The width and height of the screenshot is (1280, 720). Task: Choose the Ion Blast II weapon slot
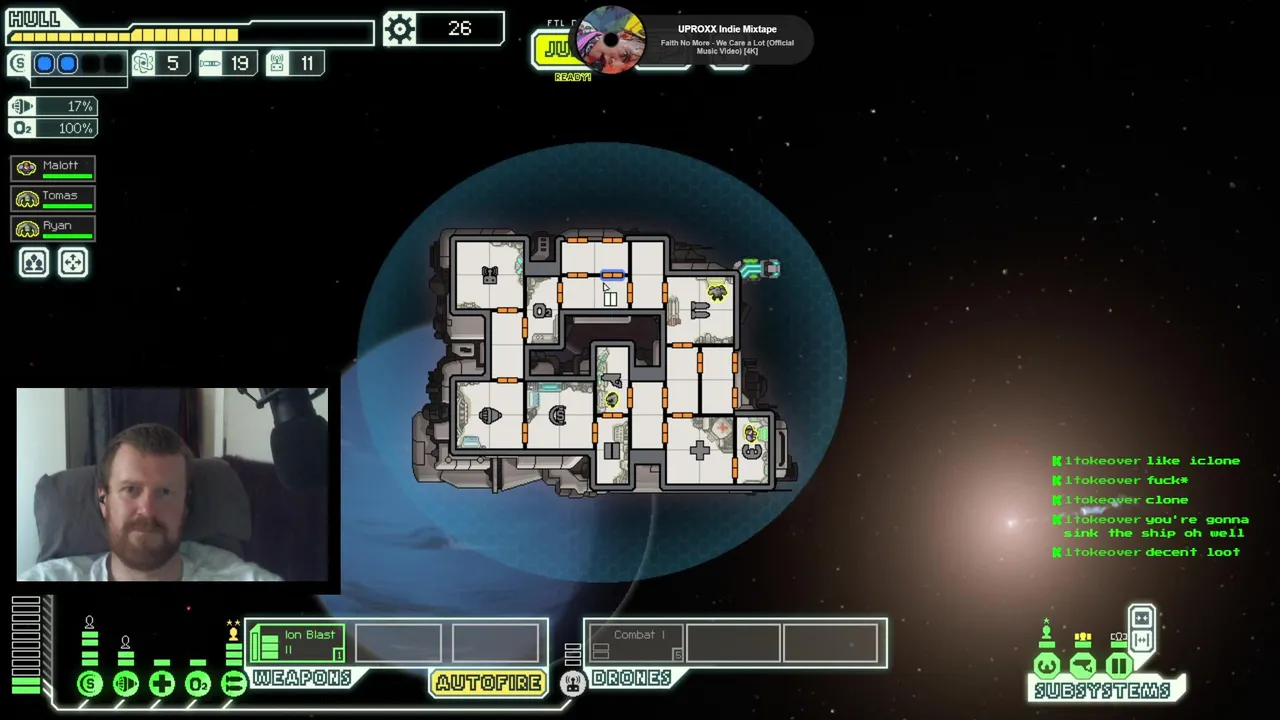[x=298, y=643]
